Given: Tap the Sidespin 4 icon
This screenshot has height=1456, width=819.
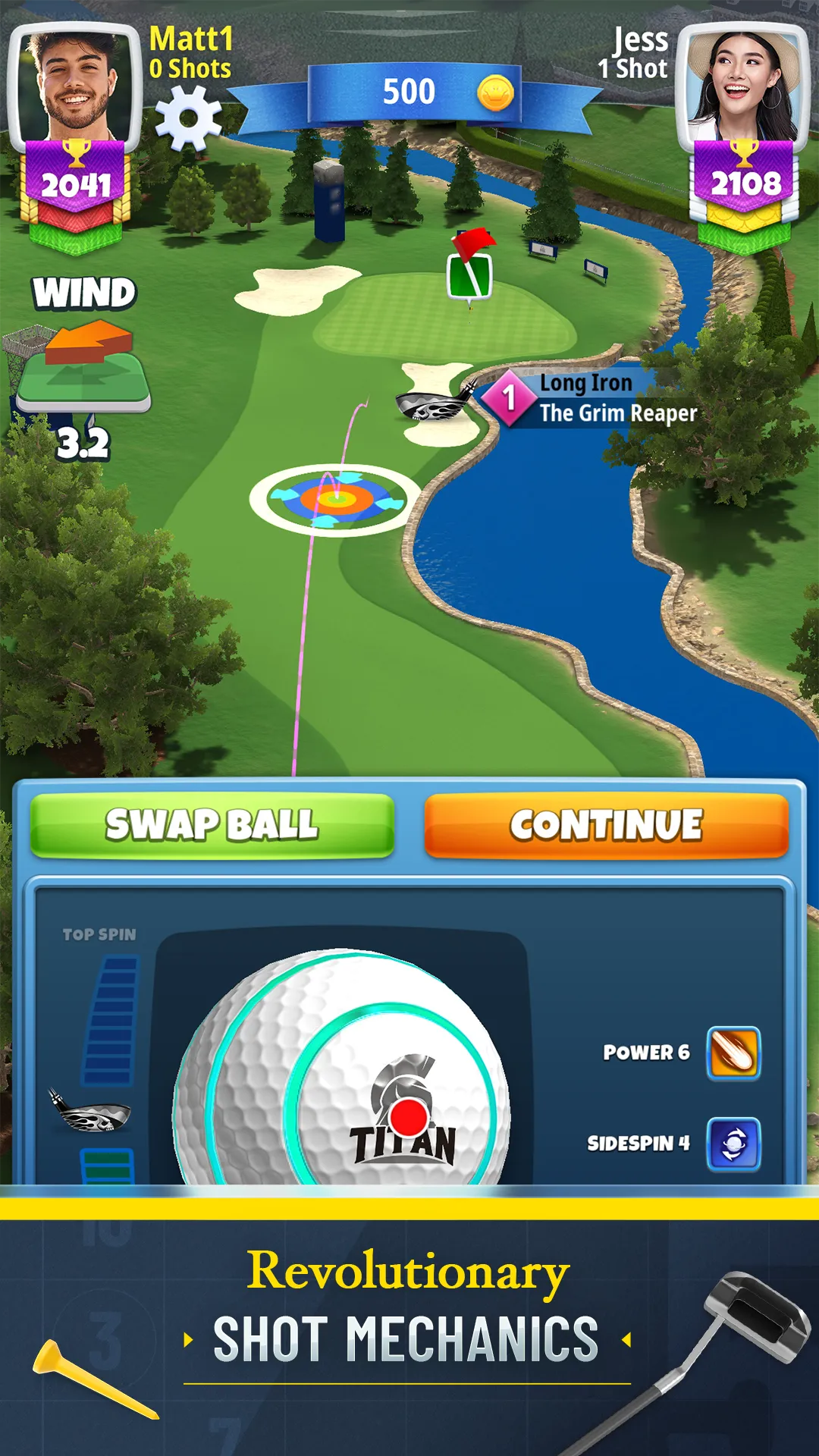Looking at the screenshot, I should pyautogui.click(x=733, y=1144).
